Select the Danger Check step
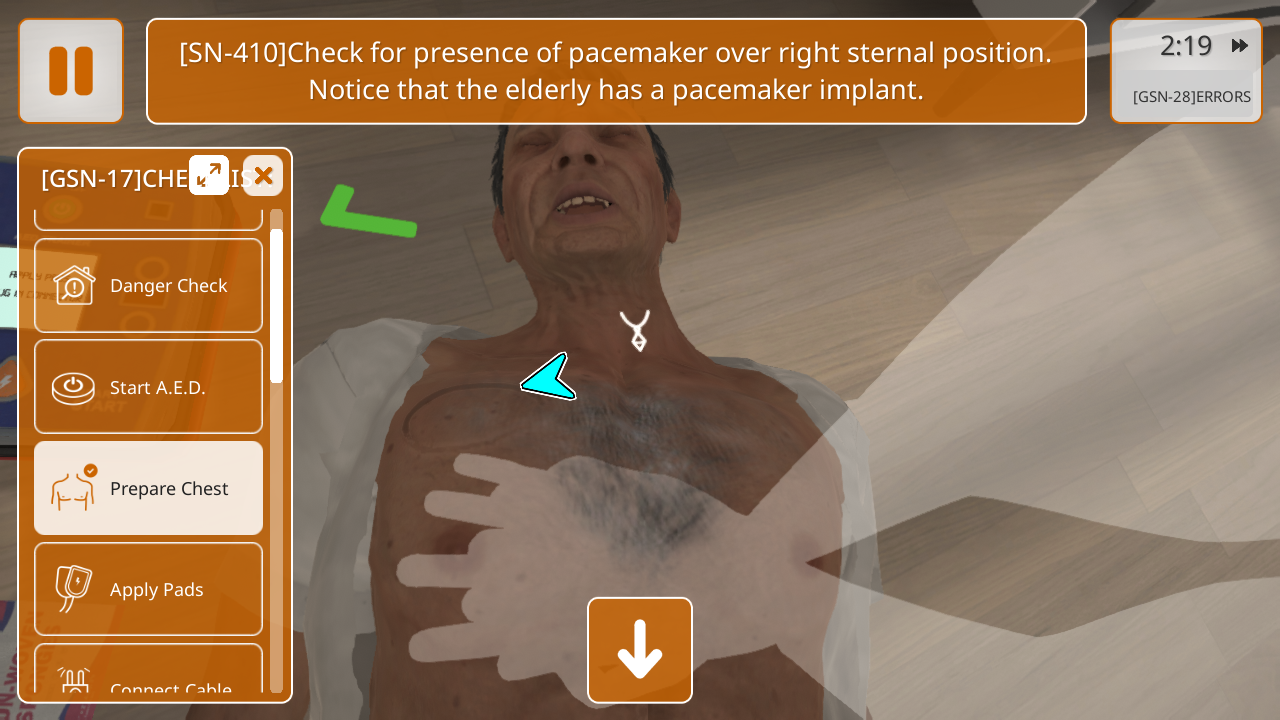The width and height of the screenshot is (1280, 720). [x=149, y=286]
